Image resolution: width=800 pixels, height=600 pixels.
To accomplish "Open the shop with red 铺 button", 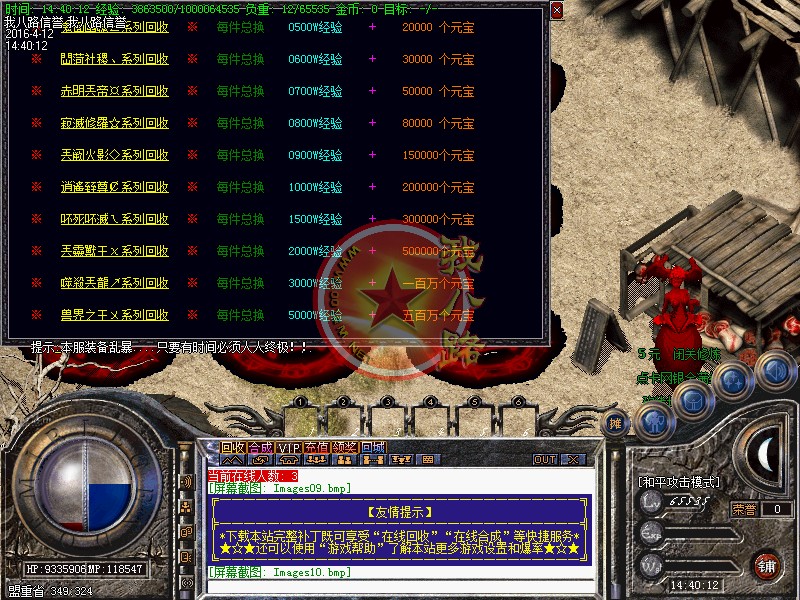I will [x=767, y=565].
